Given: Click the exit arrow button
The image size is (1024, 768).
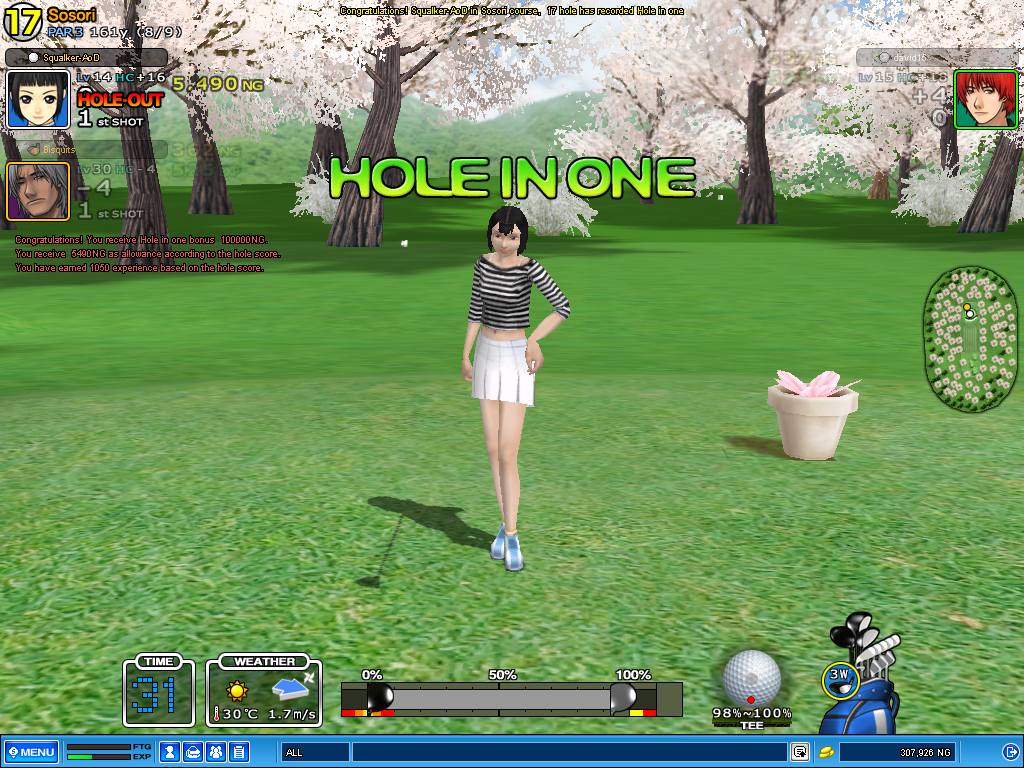Looking at the screenshot, I should click(x=1010, y=752).
